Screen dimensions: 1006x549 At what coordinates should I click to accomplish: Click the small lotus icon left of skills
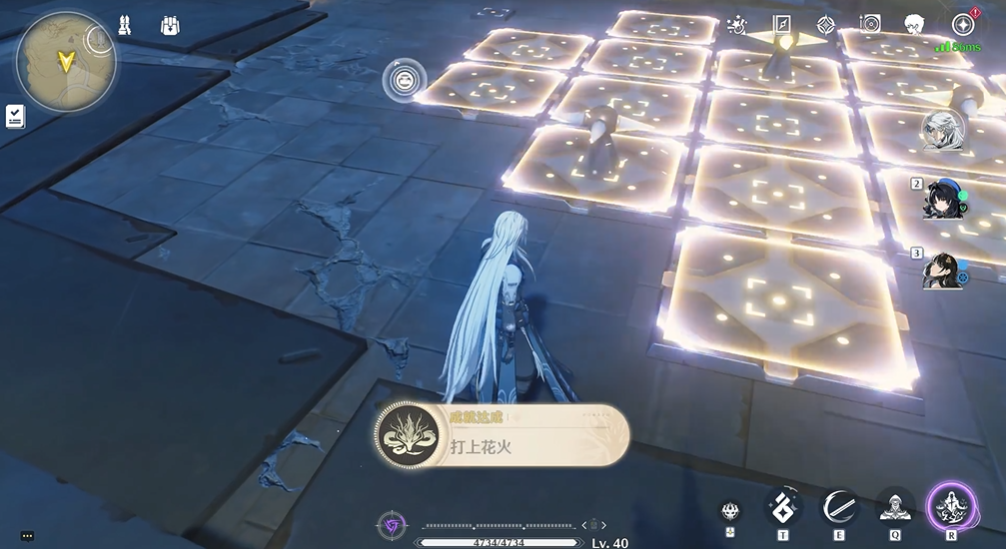pos(731,510)
